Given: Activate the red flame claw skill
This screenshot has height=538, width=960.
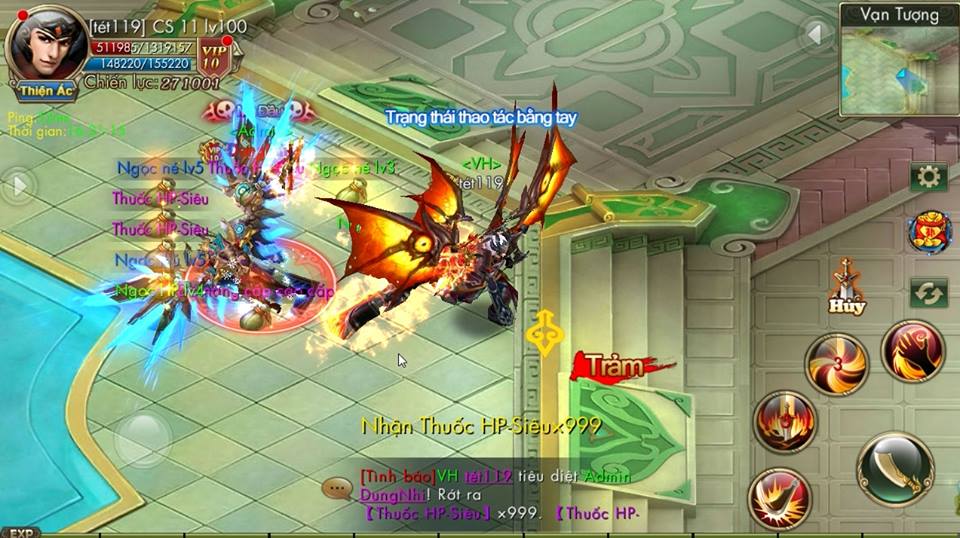Looking at the screenshot, I should (x=912, y=351).
